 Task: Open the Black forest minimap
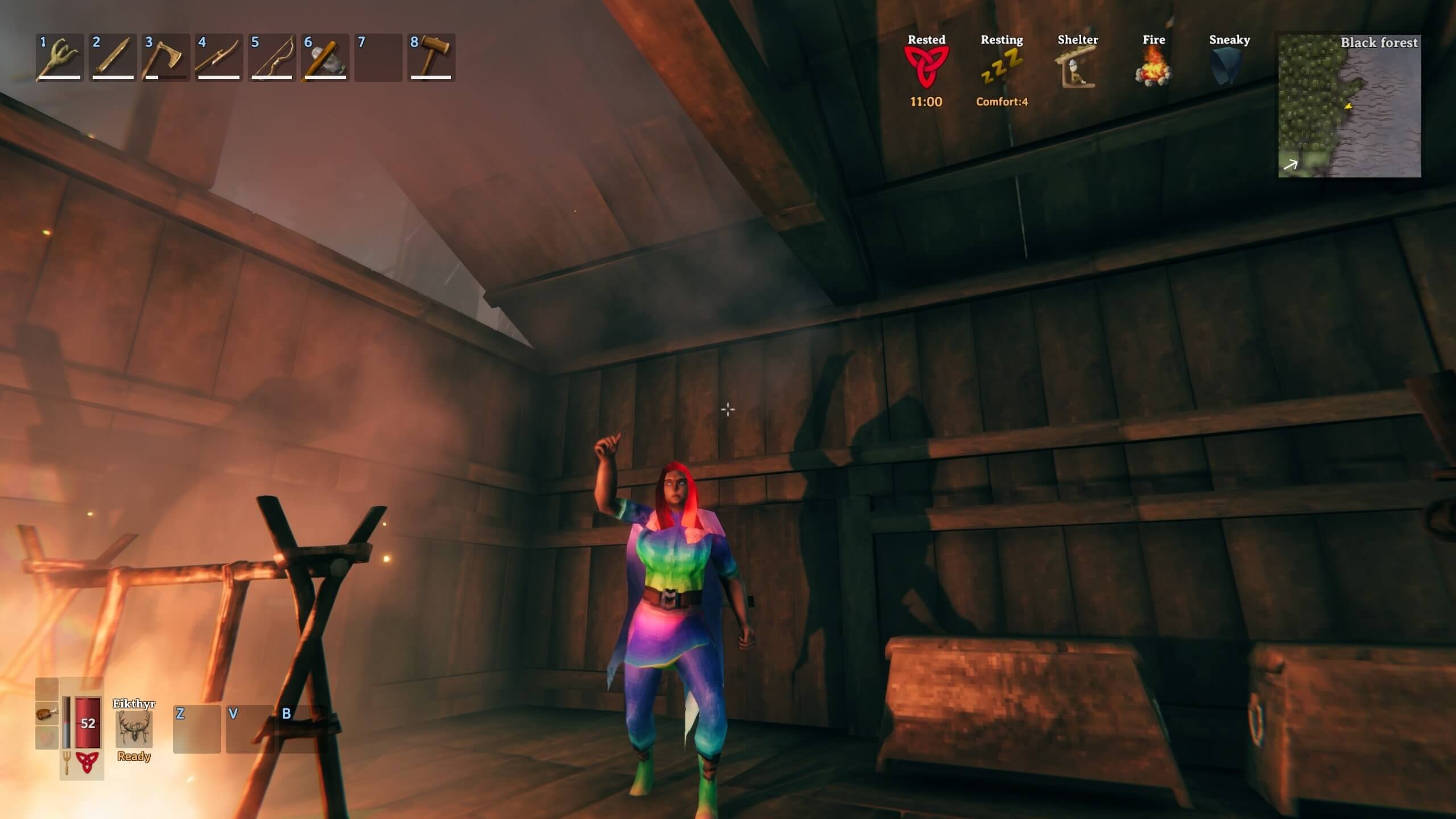pyautogui.click(x=1349, y=106)
